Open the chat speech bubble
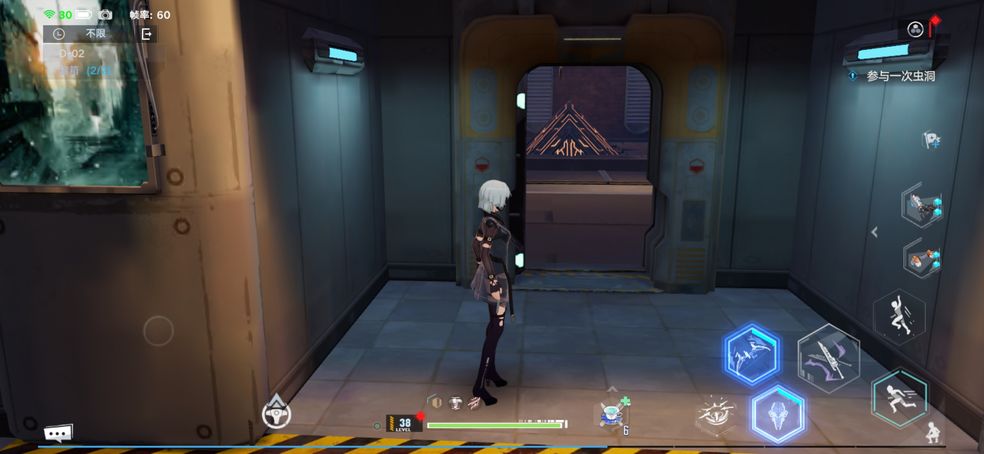 (x=57, y=433)
